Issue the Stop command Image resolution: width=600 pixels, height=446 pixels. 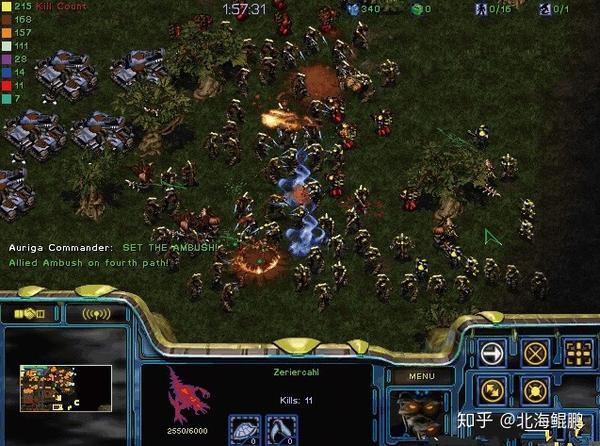pos(535,352)
